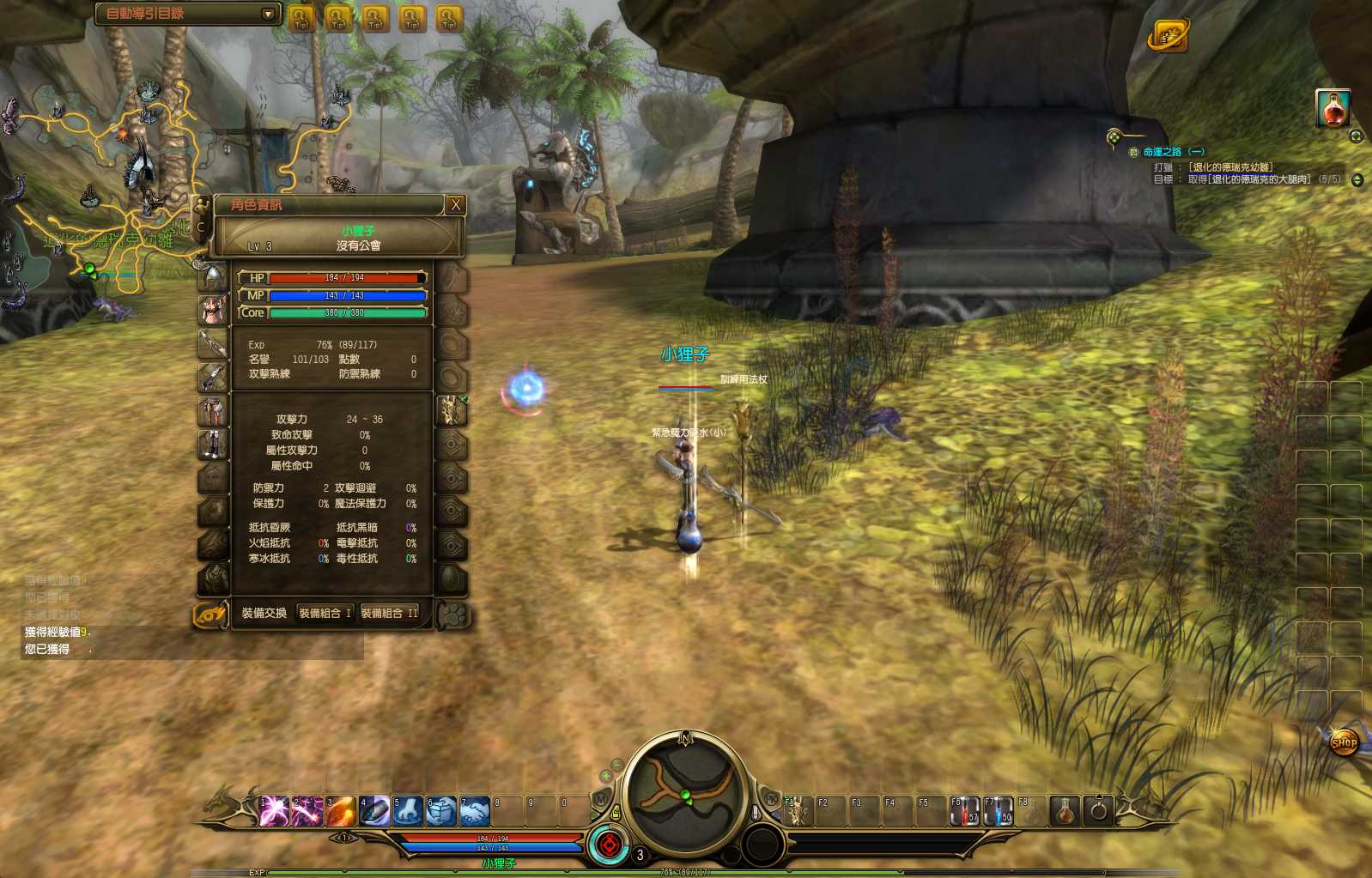Activate the purple lightning skill in slot 1
1372x878 pixels.
(273, 811)
